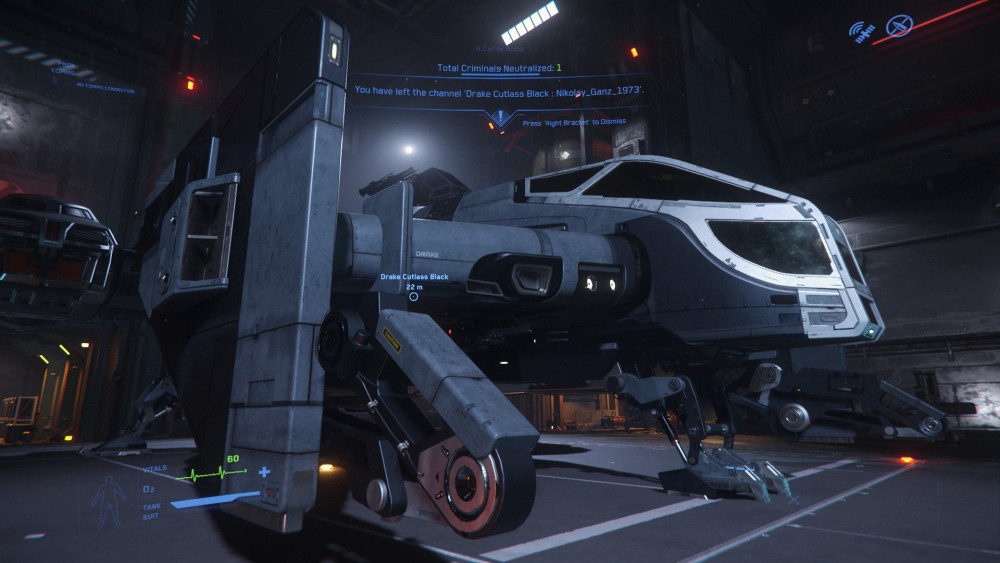Click the left-channel notification message
This screenshot has width=1000, height=563.
(499, 90)
